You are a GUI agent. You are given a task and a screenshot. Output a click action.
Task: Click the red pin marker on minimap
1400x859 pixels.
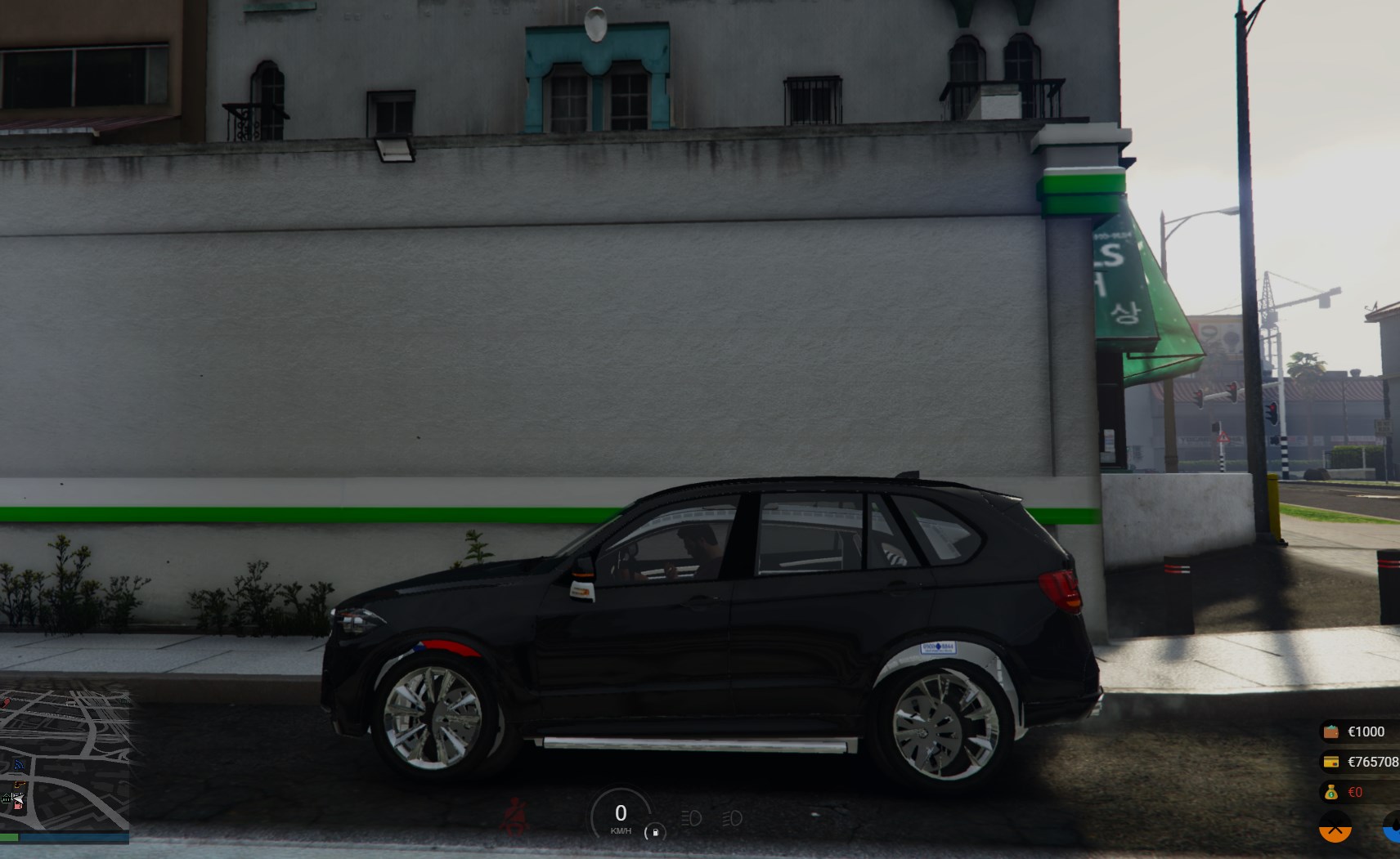pyautogui.click(x=7, y=701)
